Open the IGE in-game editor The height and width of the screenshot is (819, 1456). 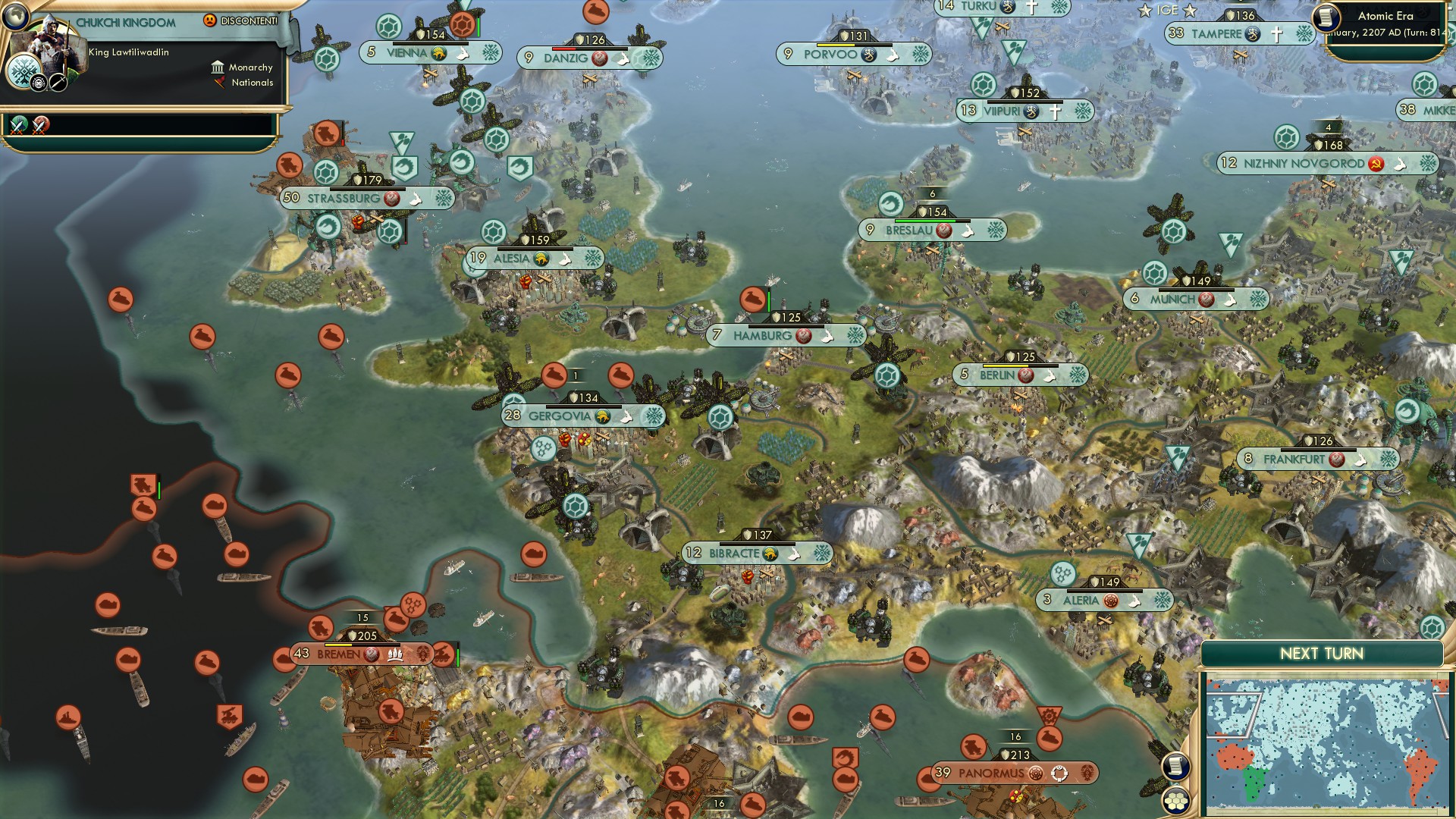click(x=1167, y=11)
